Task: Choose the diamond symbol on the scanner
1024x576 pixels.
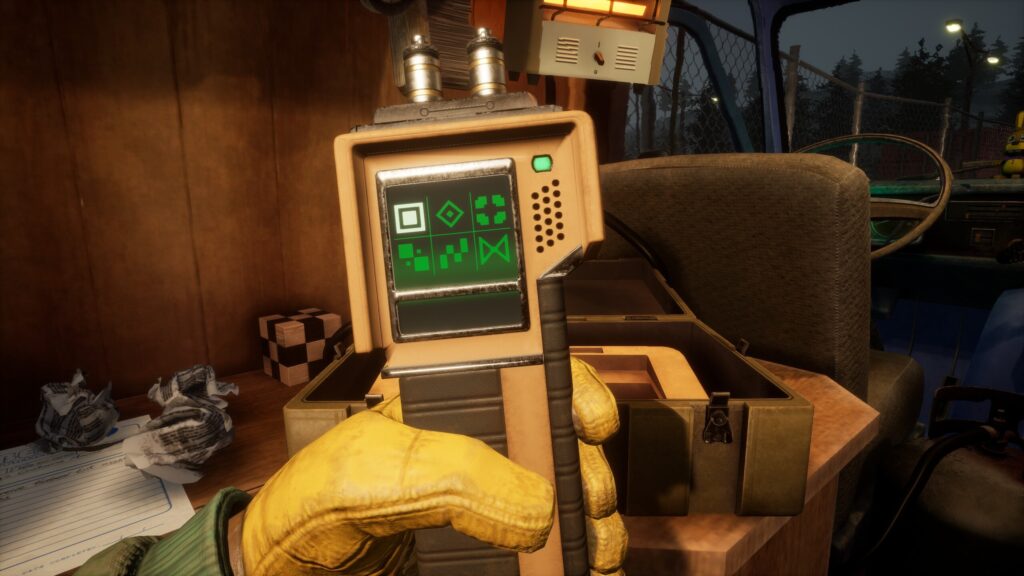Action: (451, 213)
